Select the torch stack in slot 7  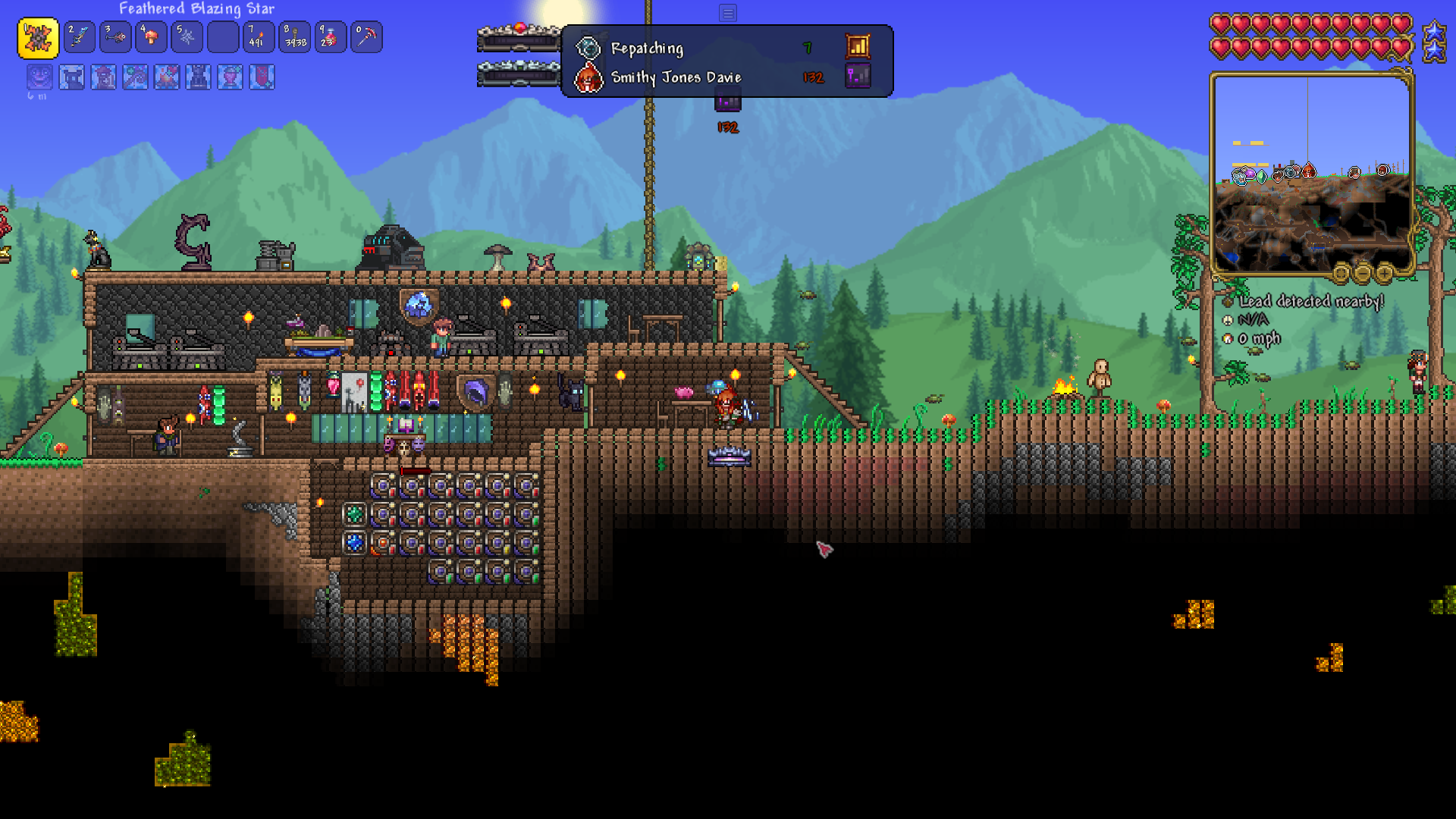[x=259, y=37]
